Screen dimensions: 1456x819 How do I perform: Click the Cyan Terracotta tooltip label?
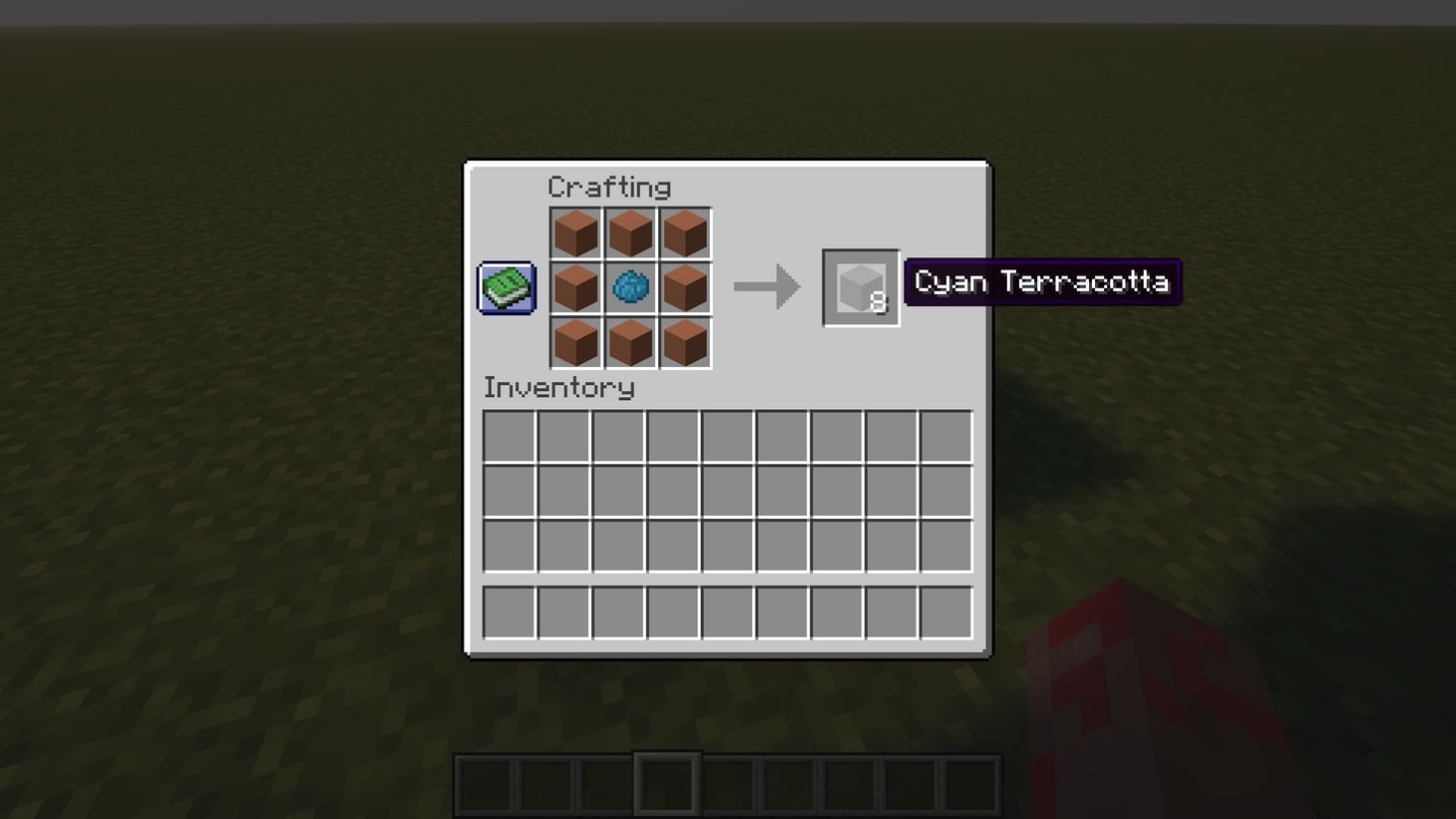[x=1041, y=281]
